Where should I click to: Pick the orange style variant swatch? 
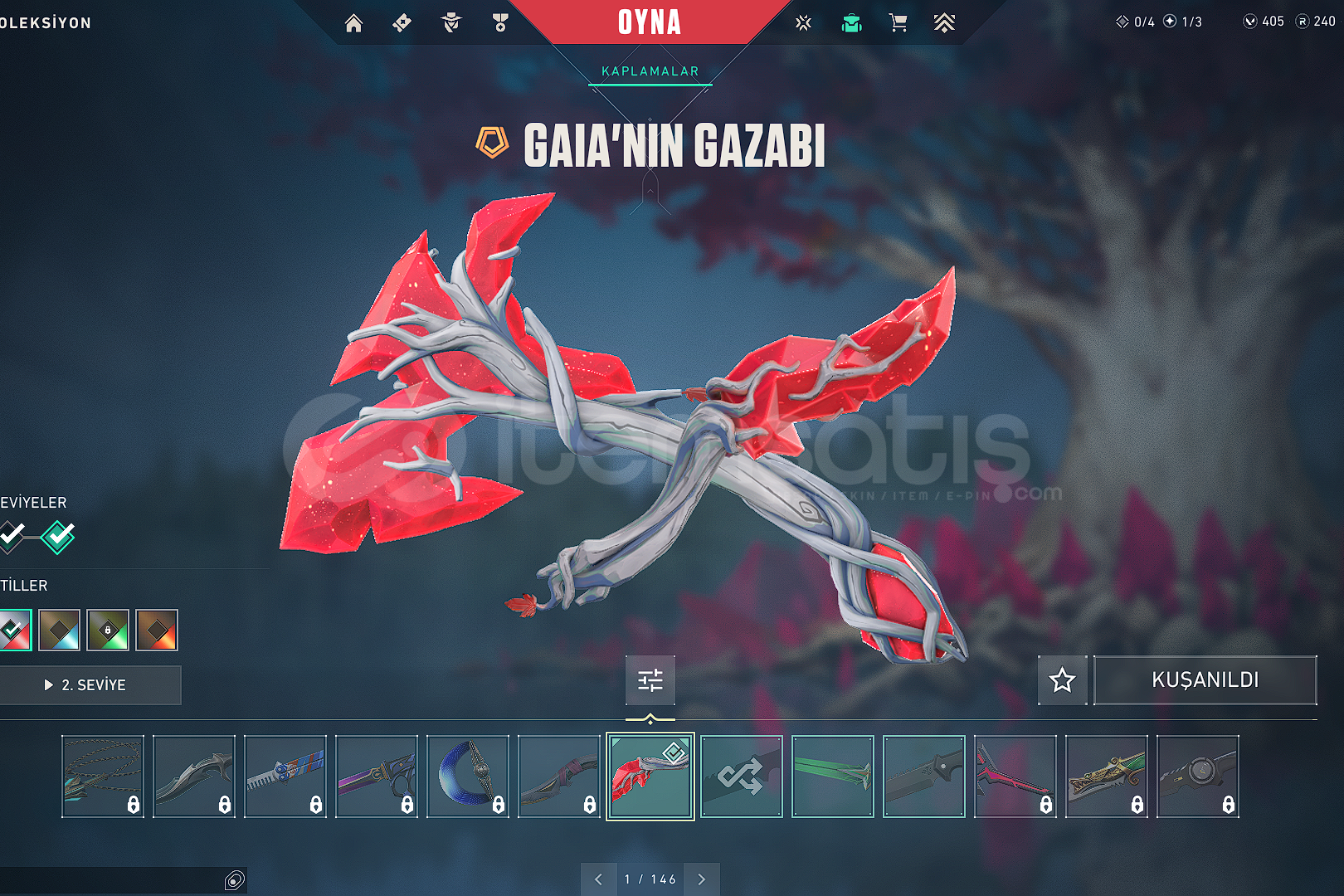[157, 631]
